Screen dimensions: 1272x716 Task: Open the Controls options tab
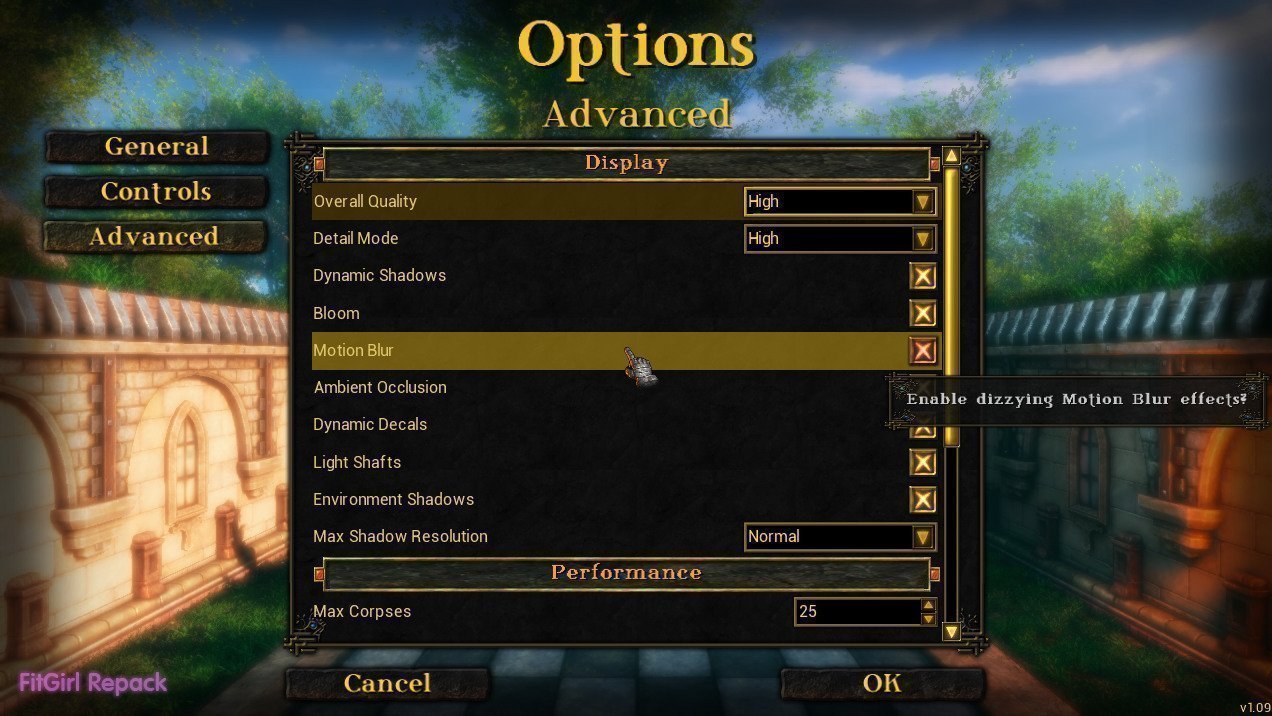(x=157, y=192)
